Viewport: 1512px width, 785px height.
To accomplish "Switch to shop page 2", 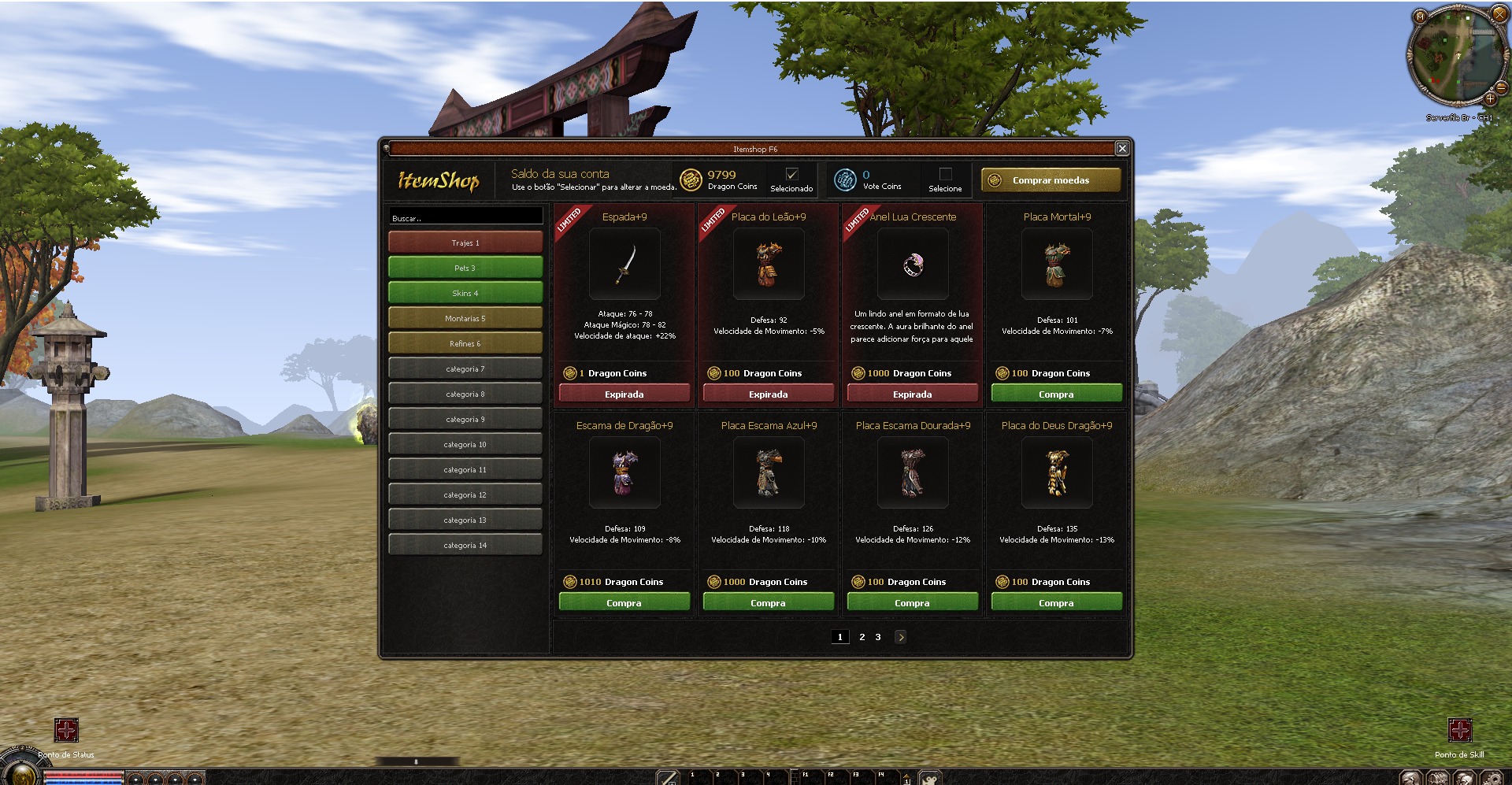I will 862,637.
